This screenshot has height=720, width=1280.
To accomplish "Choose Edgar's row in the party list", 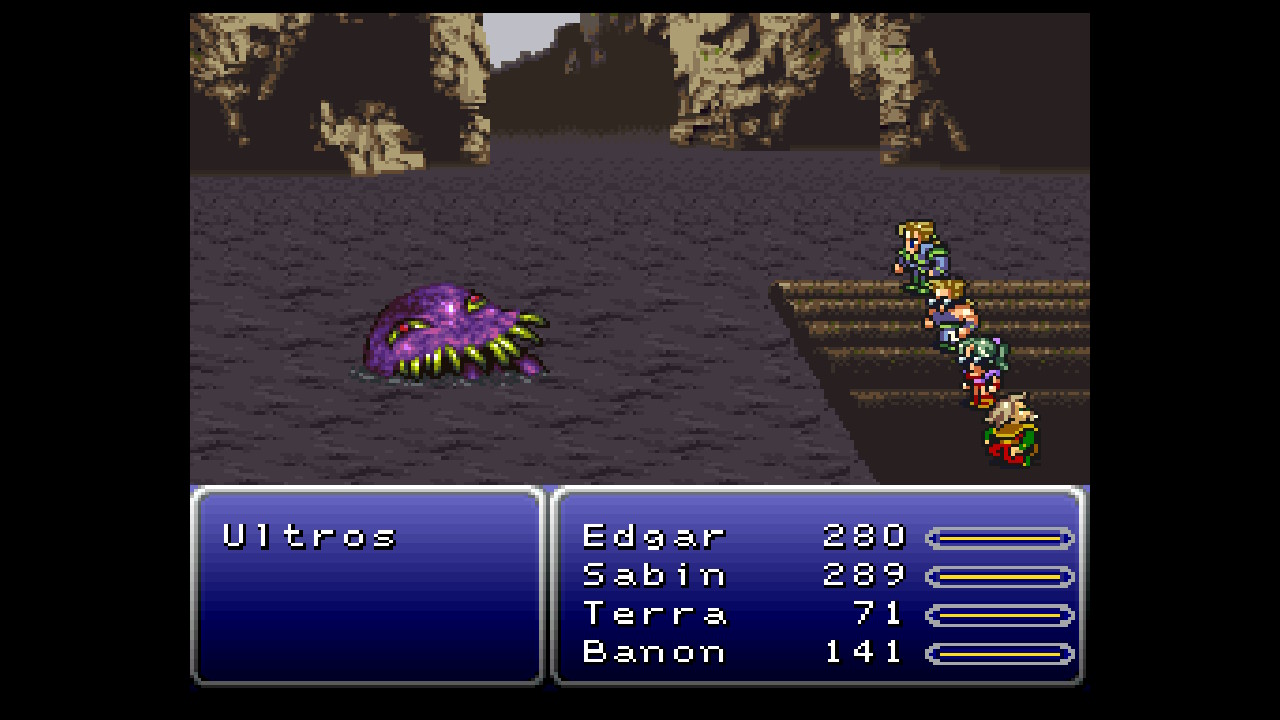I will point(654,537).
